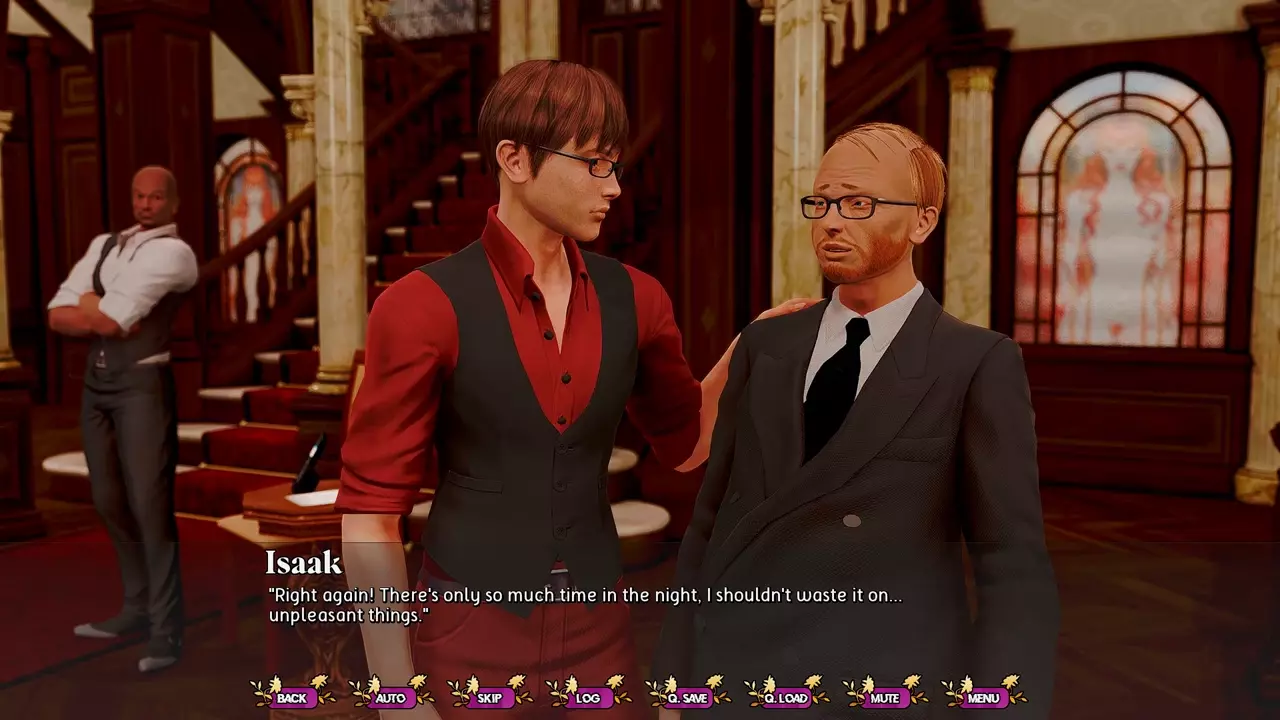Screen dimensions: 1280x720
Task: Quick save with Q. SAVE
Action: (x=687, y=697)
